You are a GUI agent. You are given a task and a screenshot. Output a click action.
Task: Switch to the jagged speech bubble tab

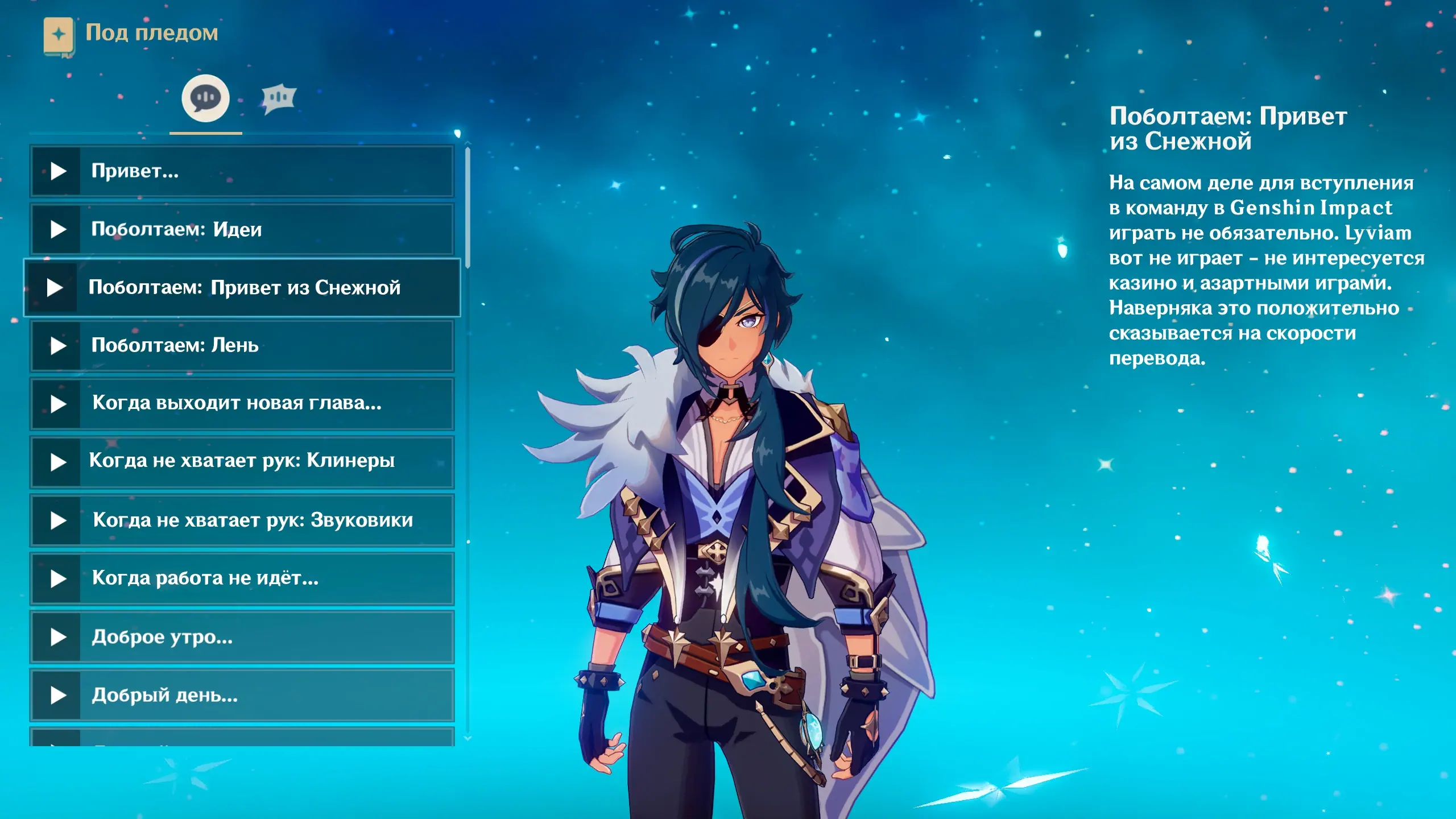point(279,99)
